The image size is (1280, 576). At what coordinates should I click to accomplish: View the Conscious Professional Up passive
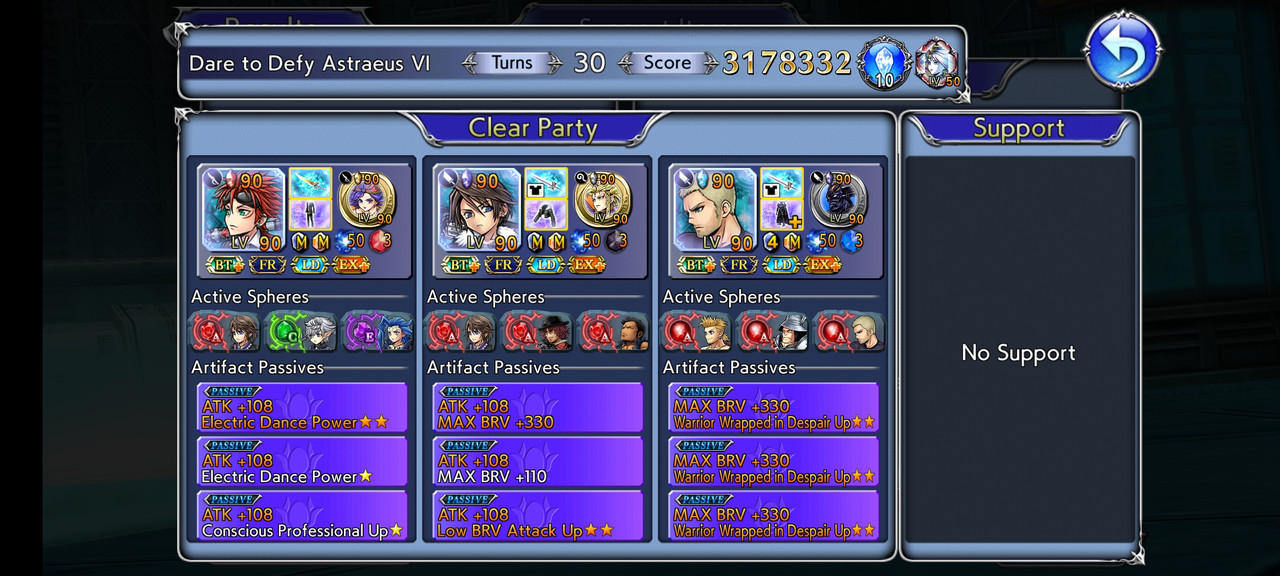[302, 517]
